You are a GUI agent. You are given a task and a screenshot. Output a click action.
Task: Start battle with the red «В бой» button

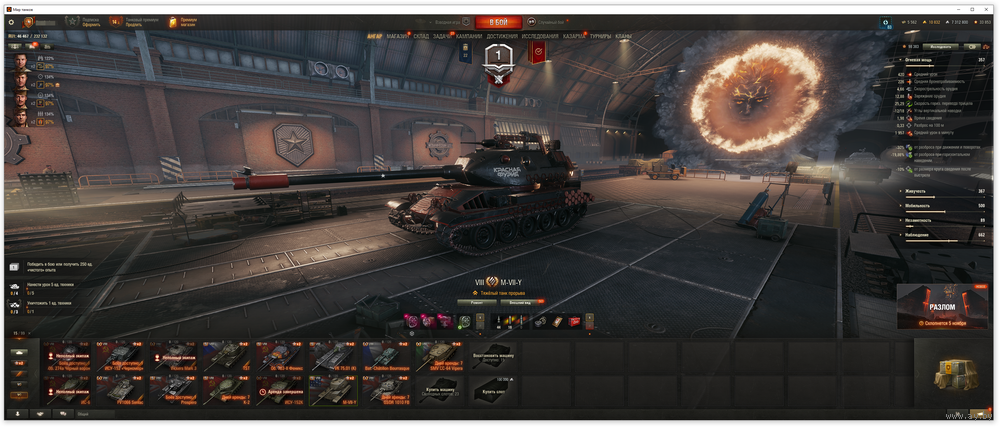498,21
